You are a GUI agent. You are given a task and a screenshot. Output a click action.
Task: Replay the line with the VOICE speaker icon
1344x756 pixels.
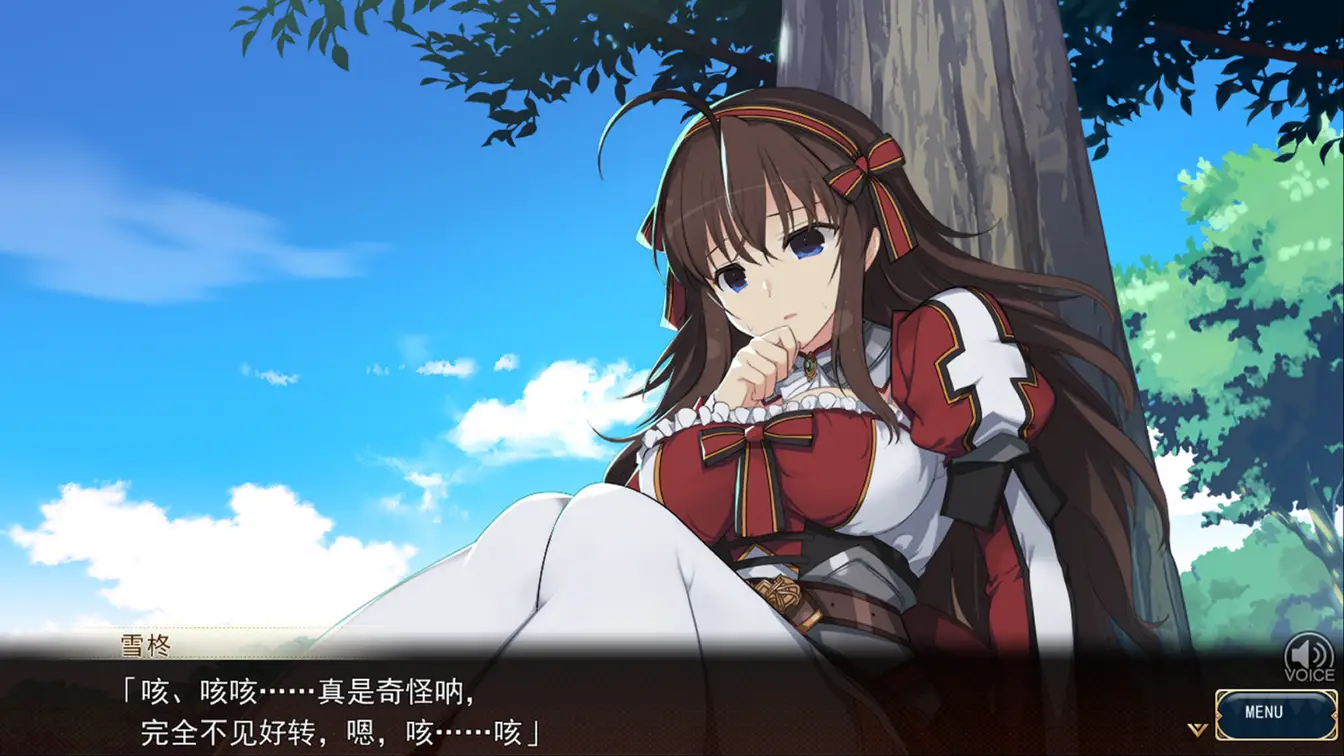tap(1309, 655)
